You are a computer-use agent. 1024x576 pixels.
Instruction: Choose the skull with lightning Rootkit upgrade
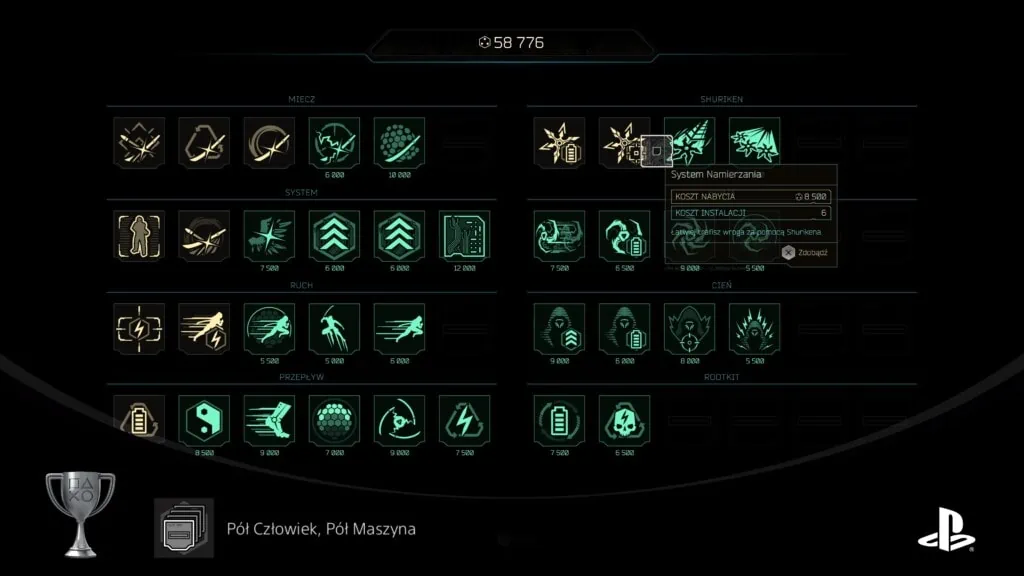pos(624,420)
